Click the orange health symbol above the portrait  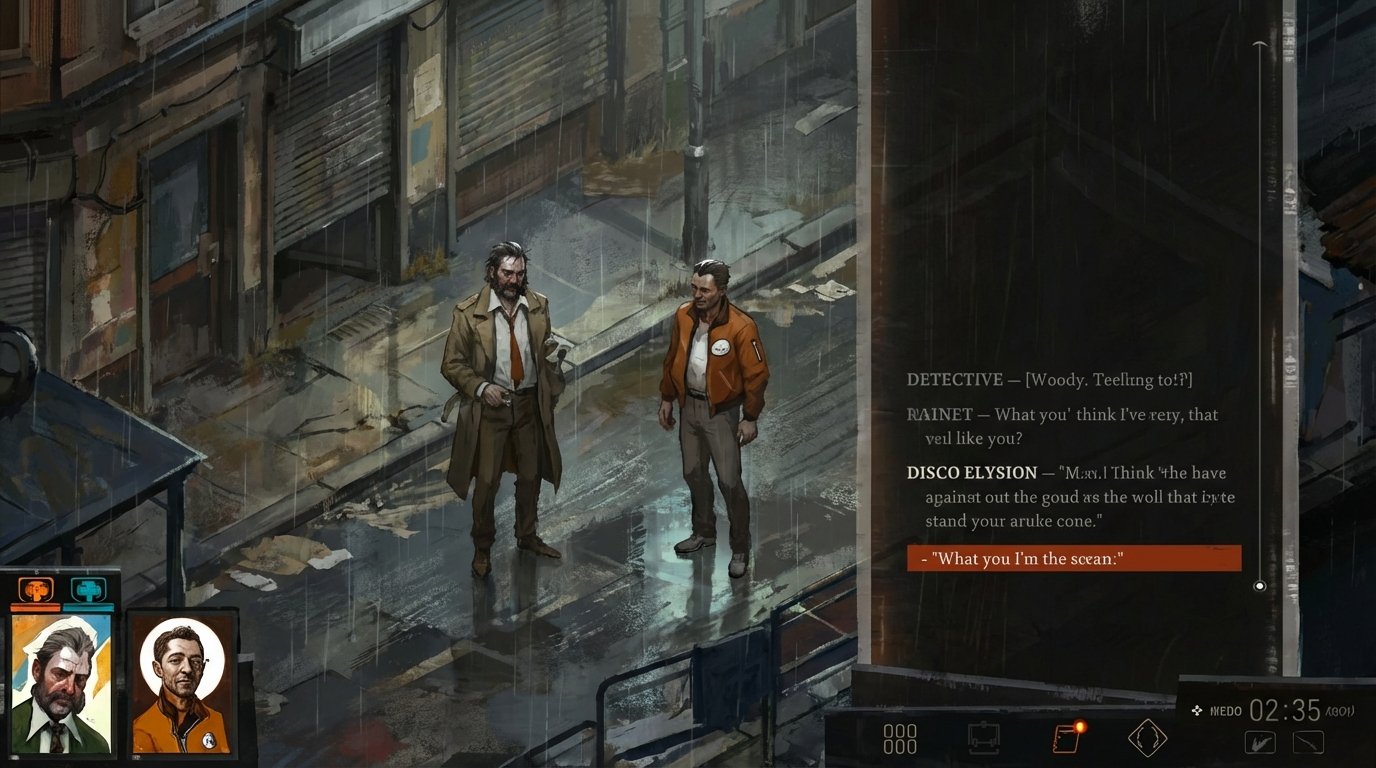pos(36,590)
